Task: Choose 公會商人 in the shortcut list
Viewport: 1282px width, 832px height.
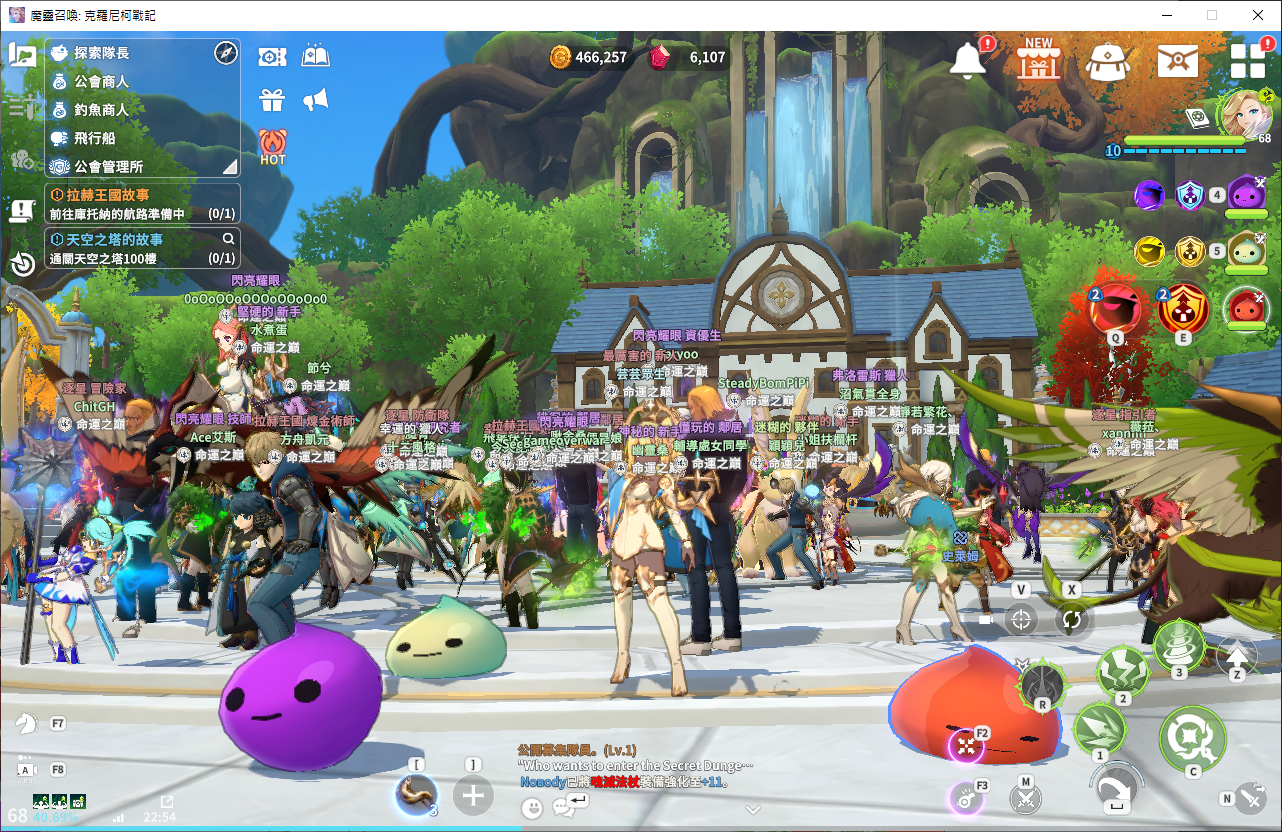Action: point(102,81)
